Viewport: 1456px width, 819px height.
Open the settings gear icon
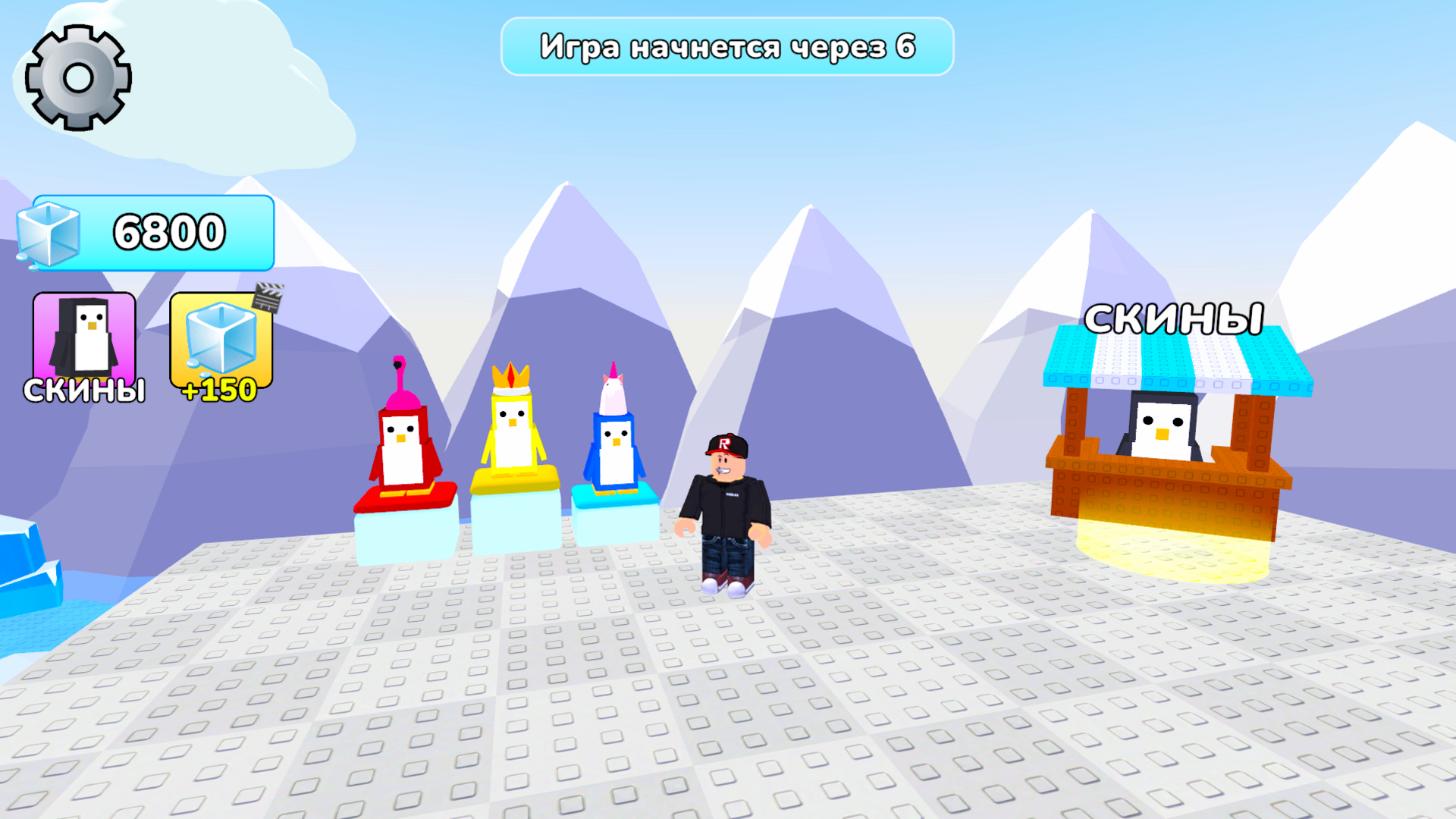pos(78,78)
